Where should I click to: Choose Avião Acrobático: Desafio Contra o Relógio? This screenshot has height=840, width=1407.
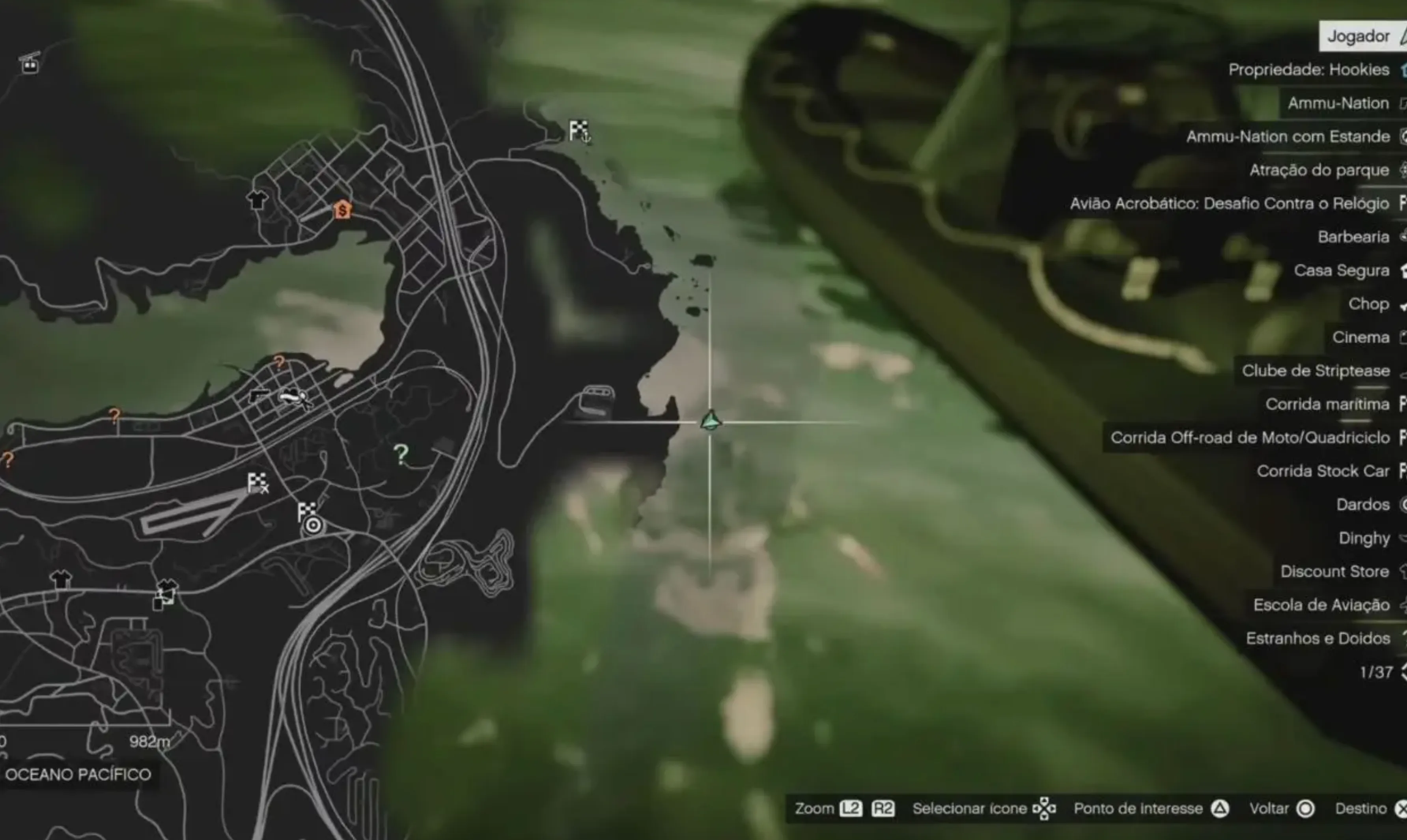tap(1229, 203)
